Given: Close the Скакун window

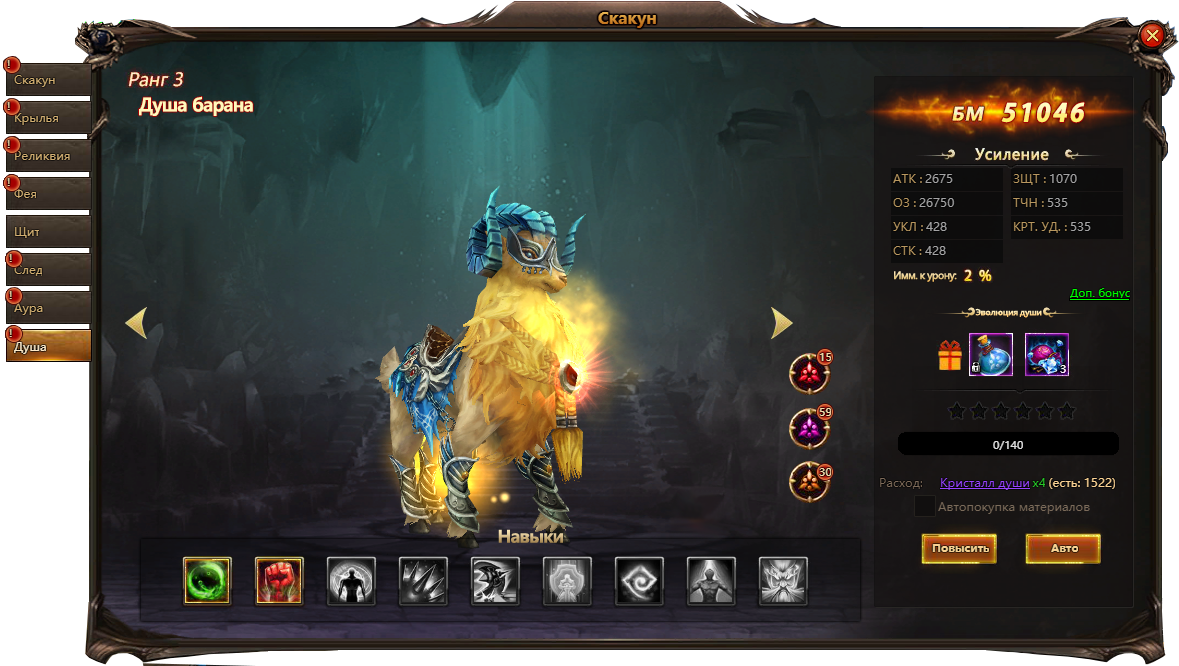Looking at the screenshot, I should click(x=1152, y=36).
